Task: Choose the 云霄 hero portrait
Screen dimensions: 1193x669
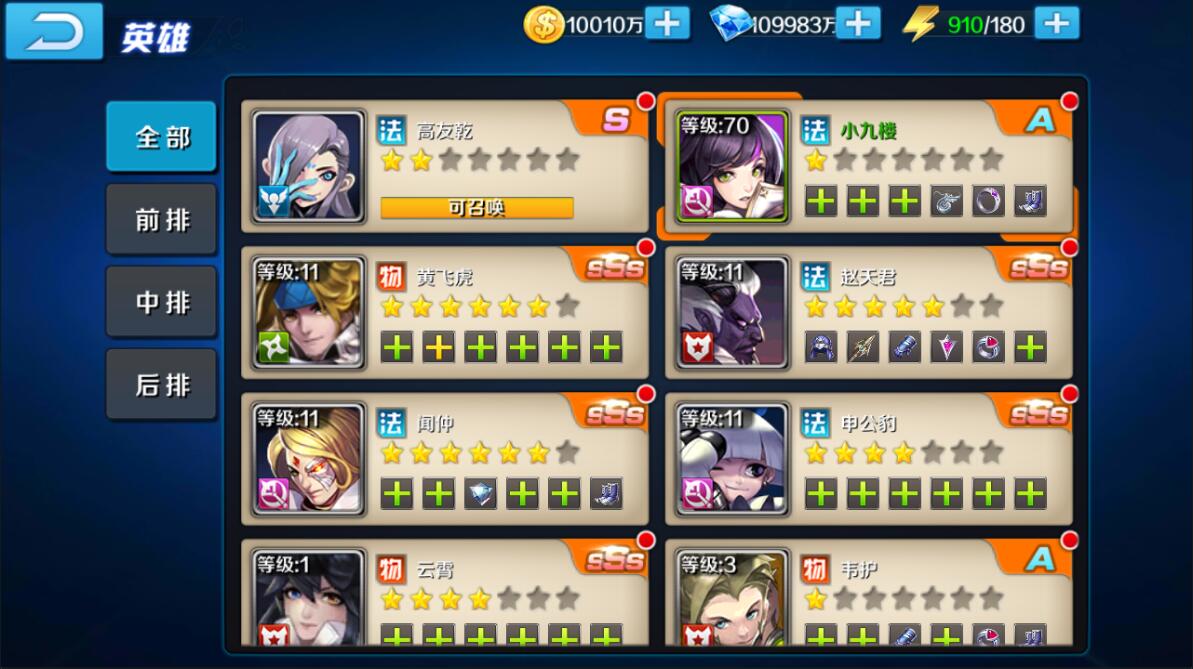Action: point(308,598)
